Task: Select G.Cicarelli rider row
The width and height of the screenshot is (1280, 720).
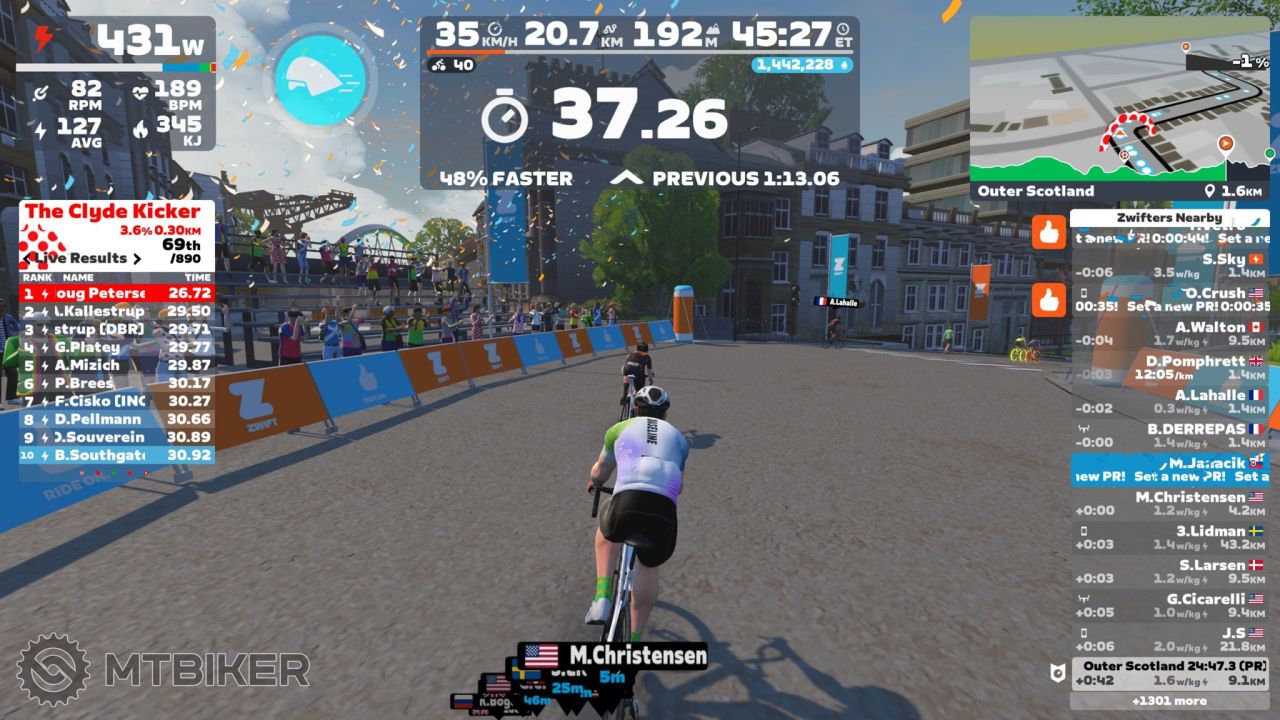Action: click(1169, 606)
